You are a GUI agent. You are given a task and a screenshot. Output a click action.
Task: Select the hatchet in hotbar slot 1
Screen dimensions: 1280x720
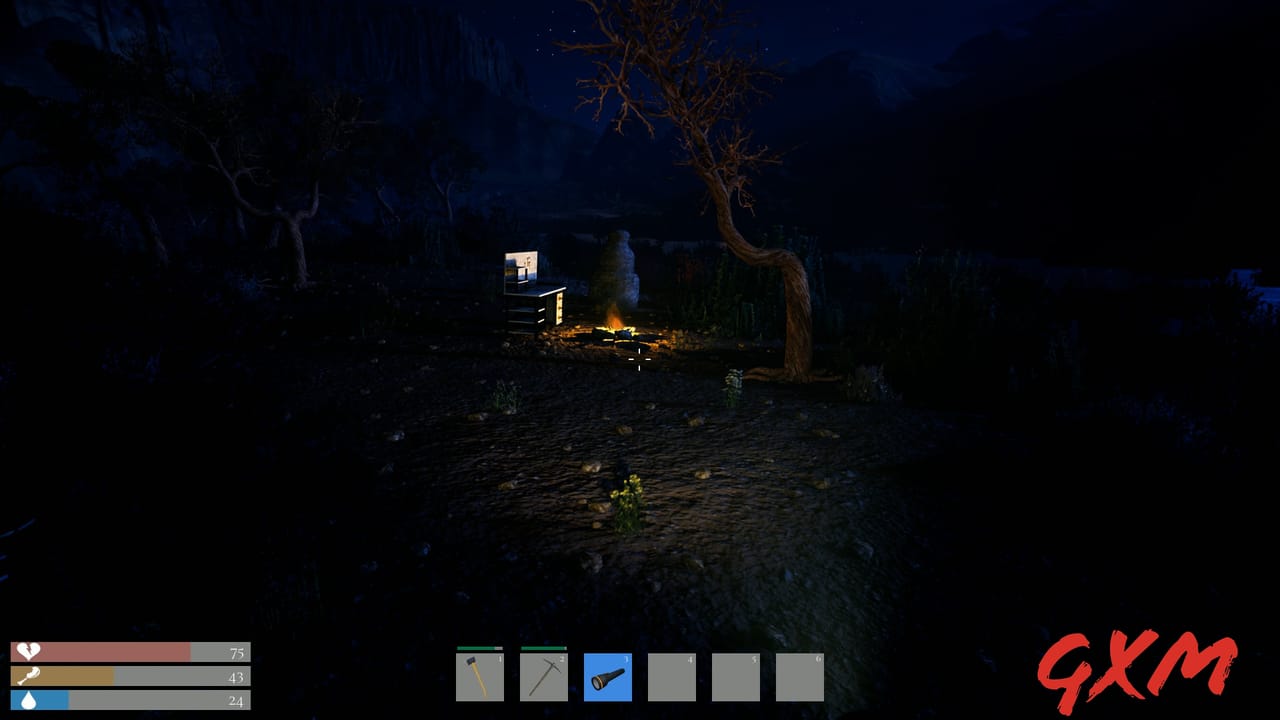pos(478,677)
